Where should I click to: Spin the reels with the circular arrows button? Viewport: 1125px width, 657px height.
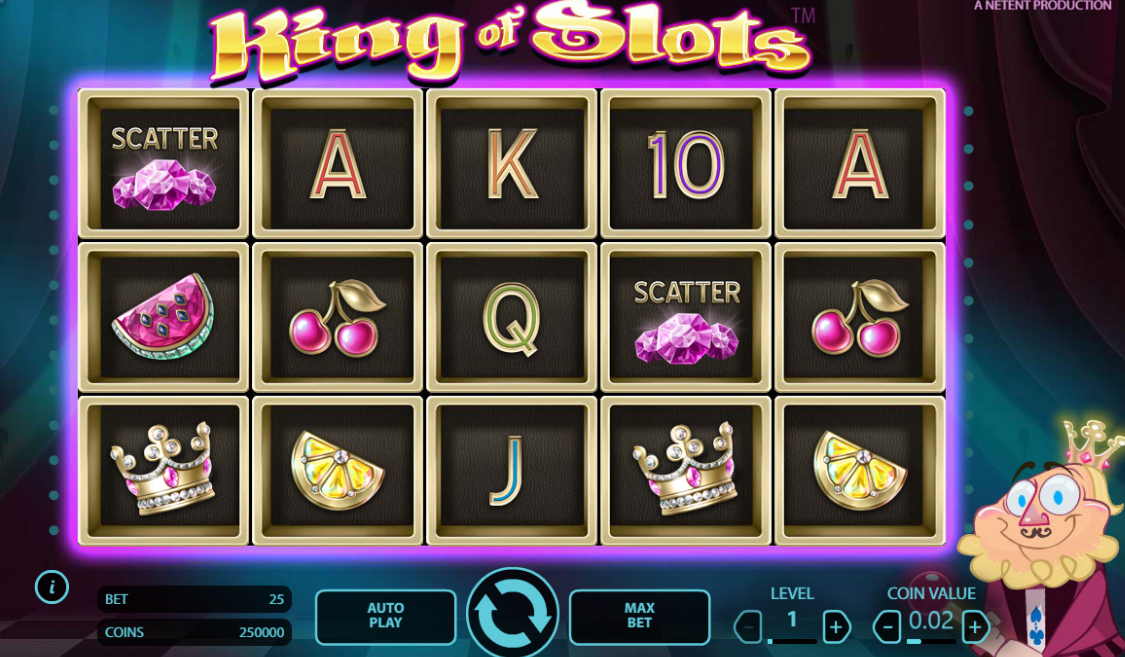click(x=512, y=614)
